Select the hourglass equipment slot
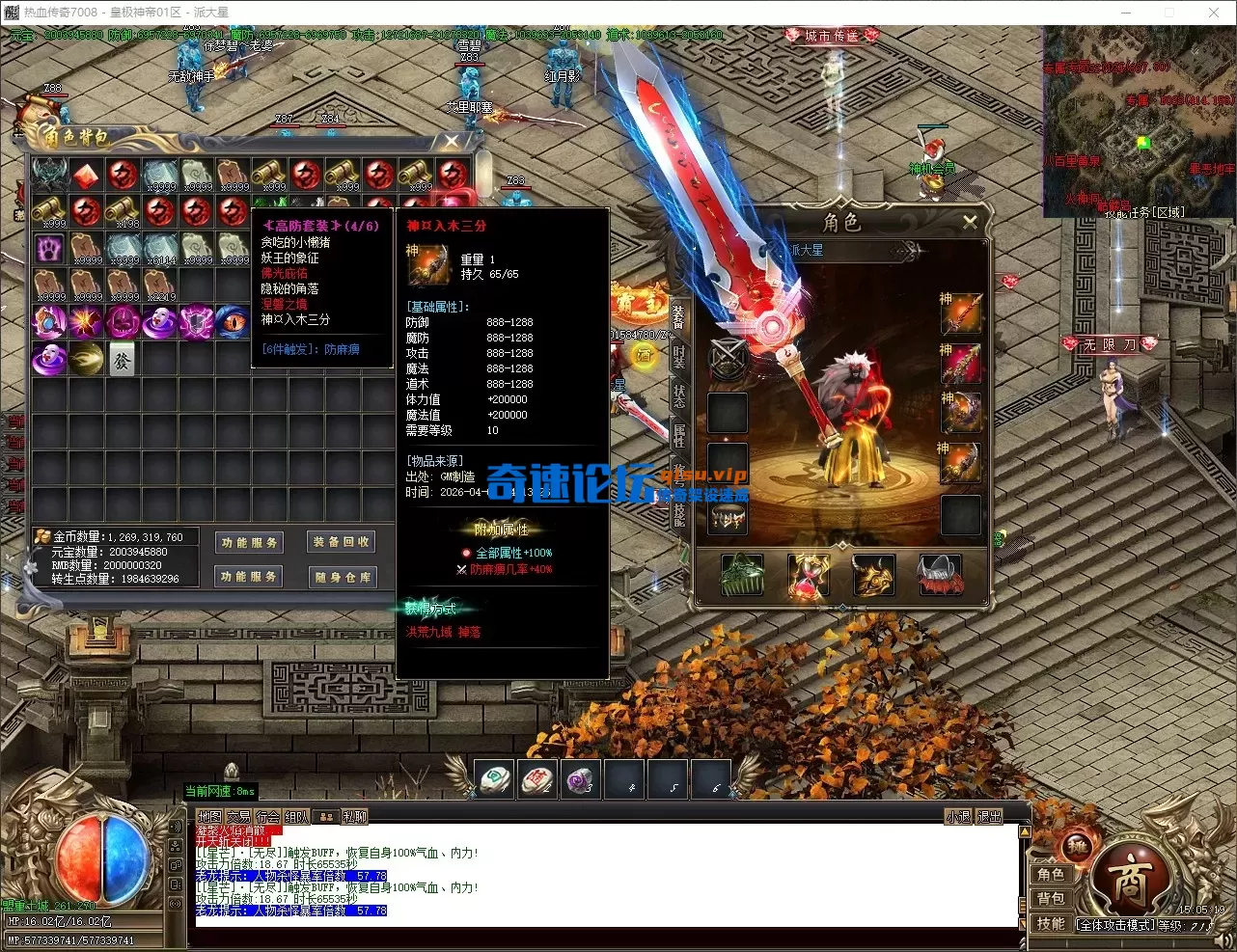The image size is (1237, 952). tap(809, 577)
